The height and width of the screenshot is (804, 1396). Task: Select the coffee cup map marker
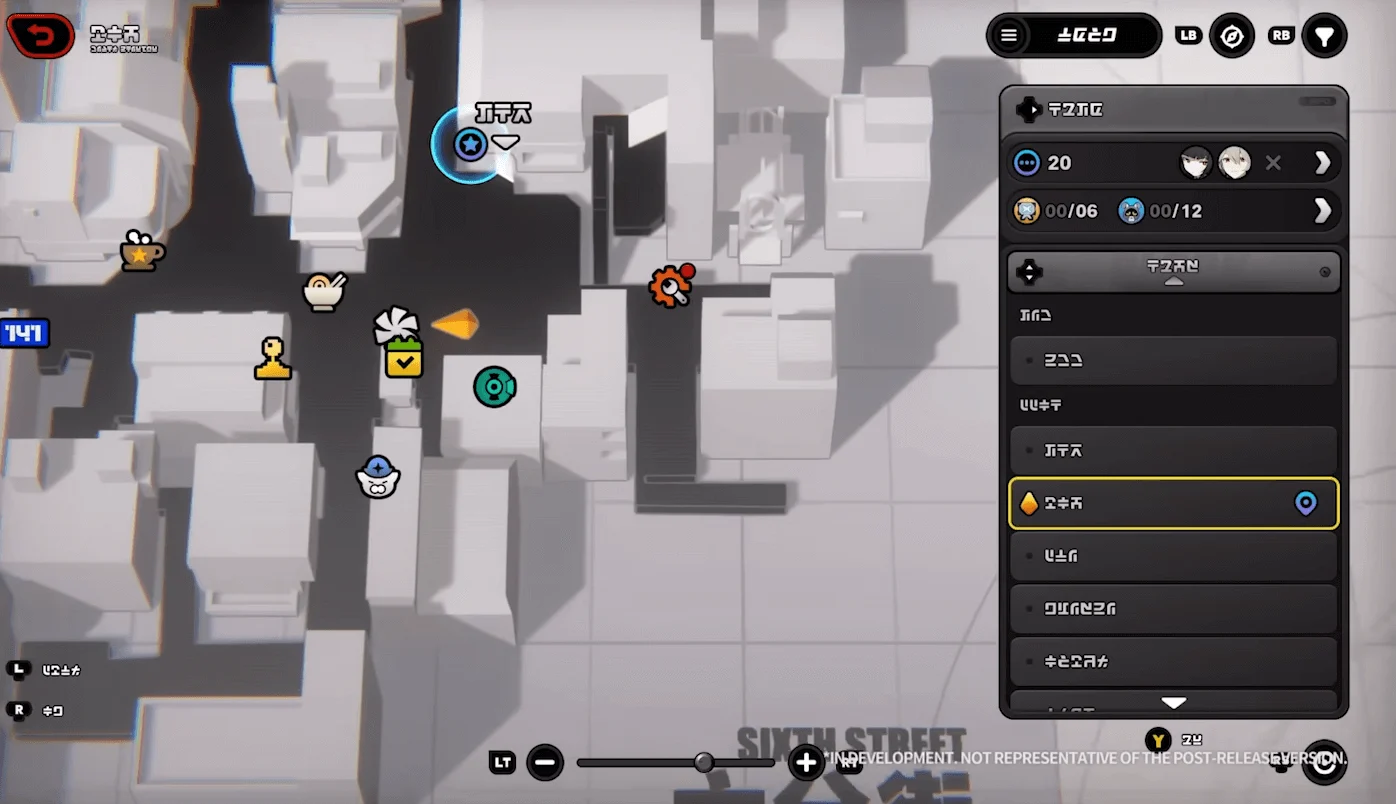[141, 252]
